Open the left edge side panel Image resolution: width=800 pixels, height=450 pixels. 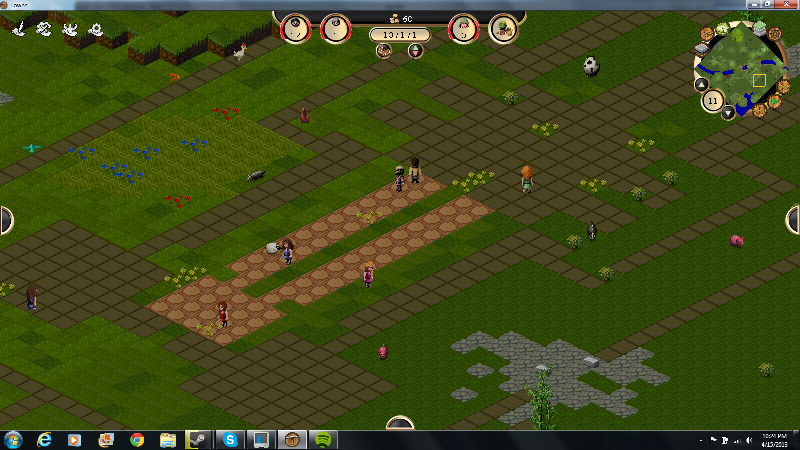click(x=5, y=220)
